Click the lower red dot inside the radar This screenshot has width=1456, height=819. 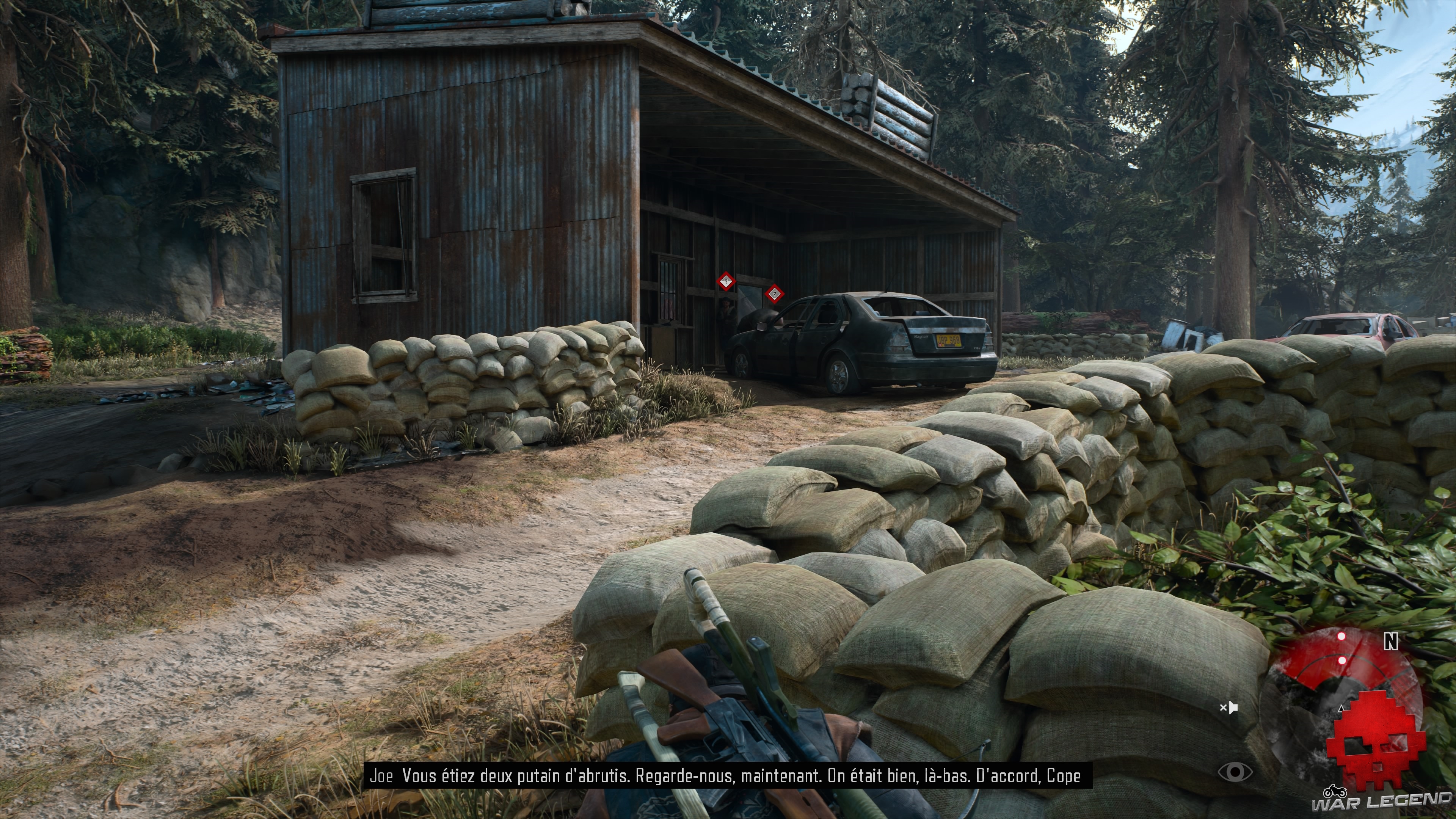(1342, 661)
